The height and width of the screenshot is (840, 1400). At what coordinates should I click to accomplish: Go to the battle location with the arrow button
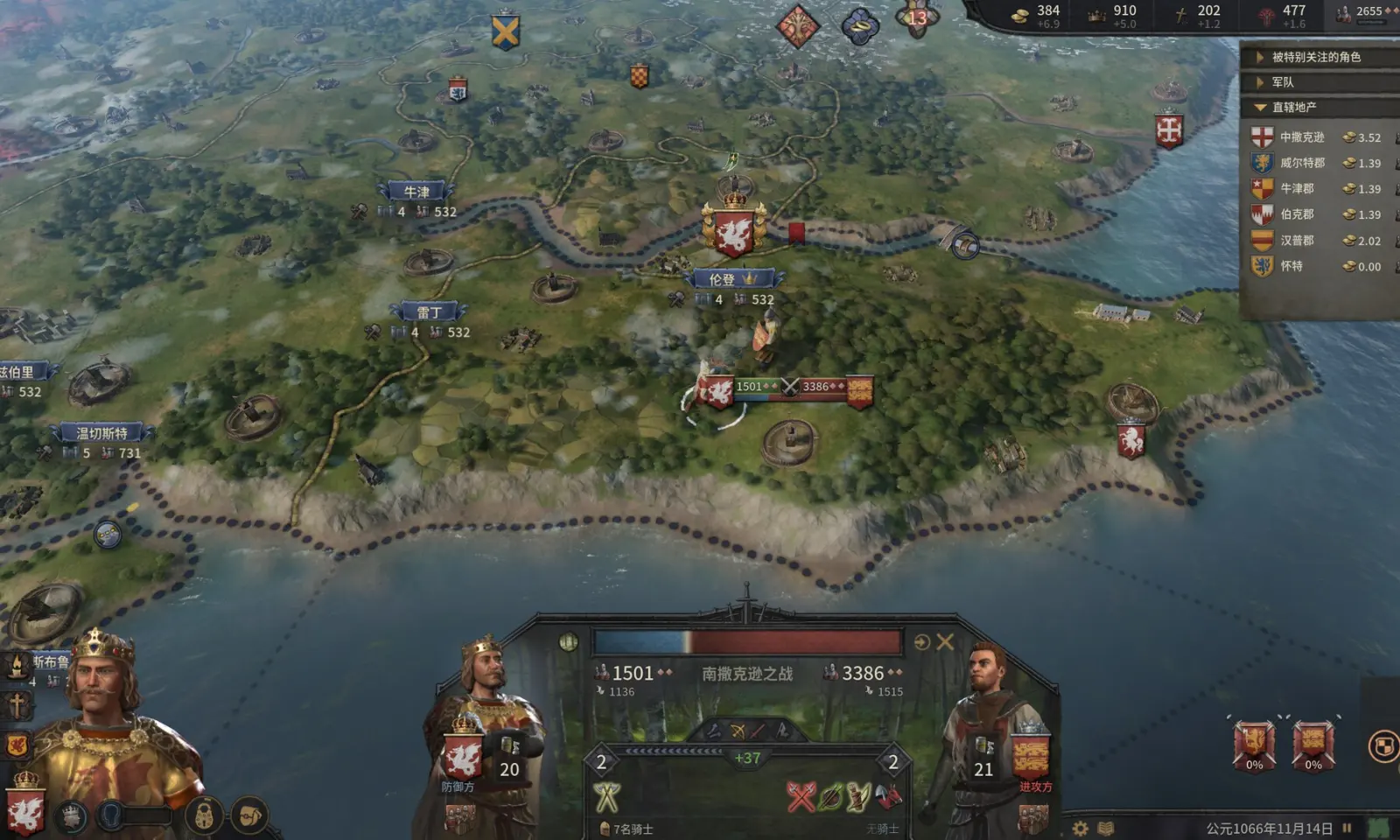click(x=921, y=642)
